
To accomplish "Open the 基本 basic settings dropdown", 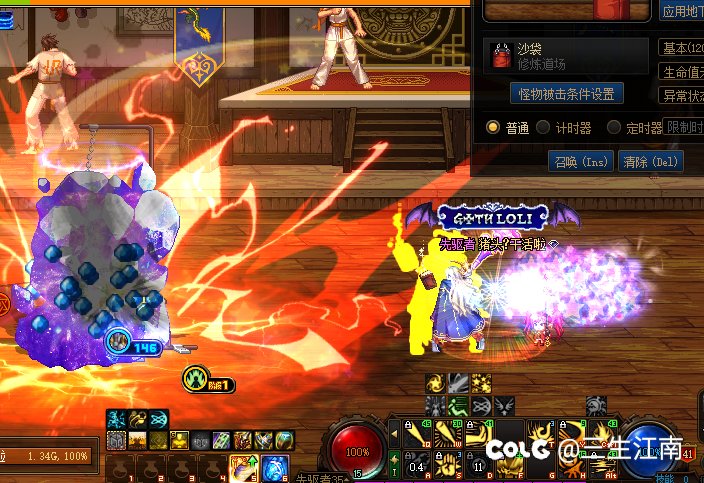I will pos(682,48).
